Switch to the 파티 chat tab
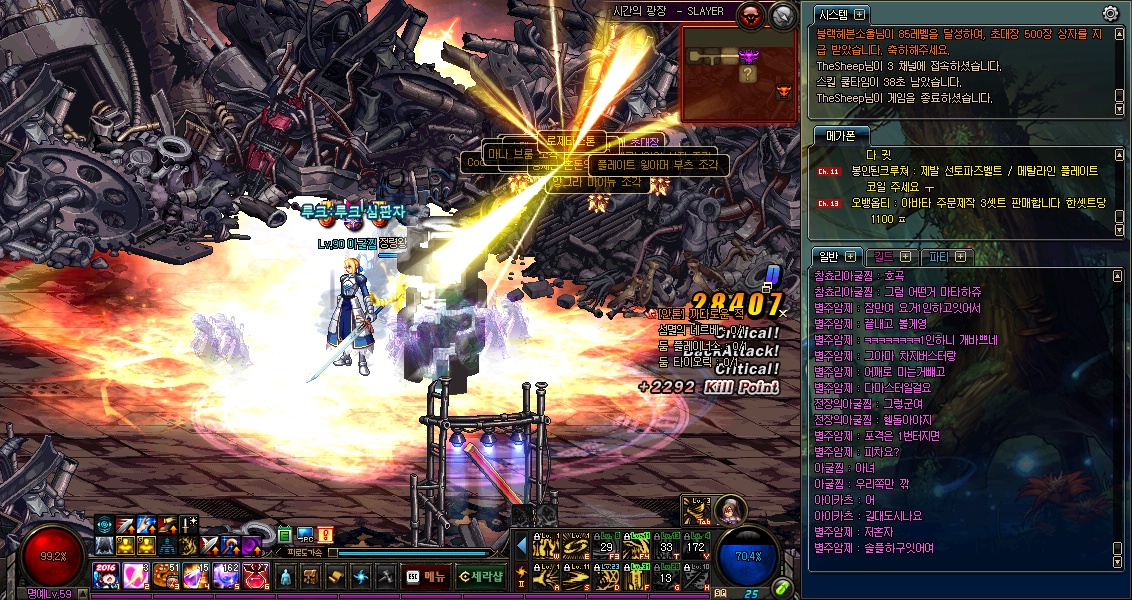1132x600 pixels. coord(946,257)
